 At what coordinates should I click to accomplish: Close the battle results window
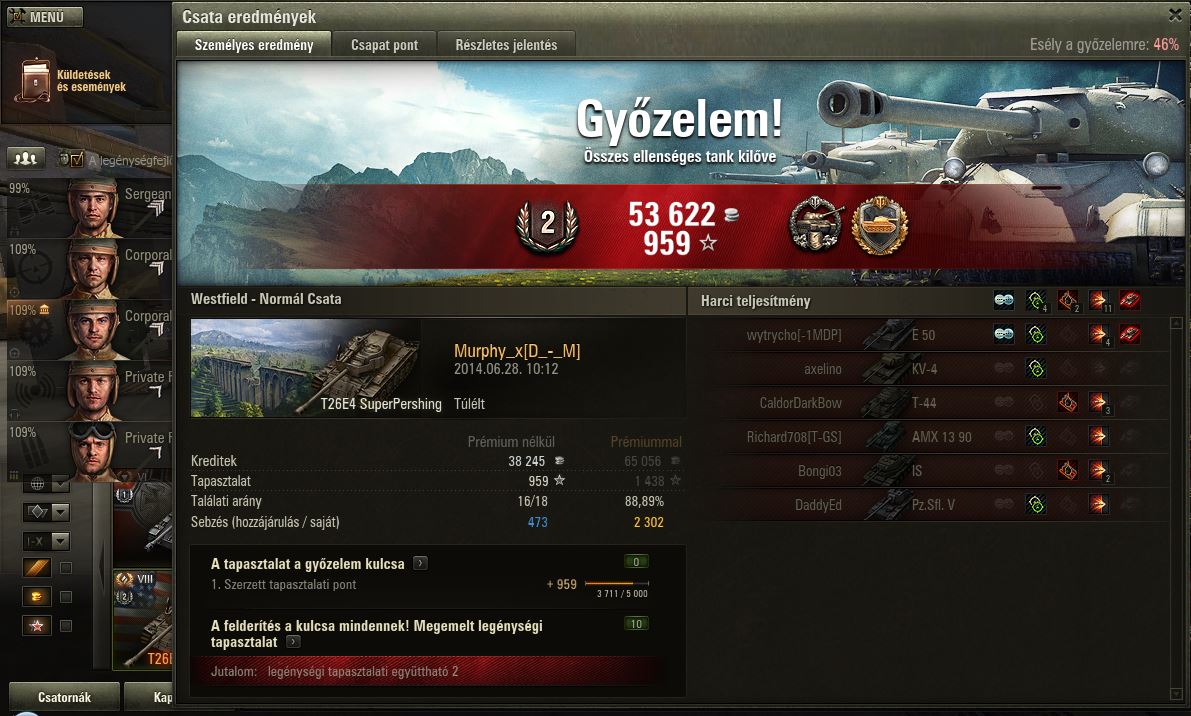(x=1174, y=14)
